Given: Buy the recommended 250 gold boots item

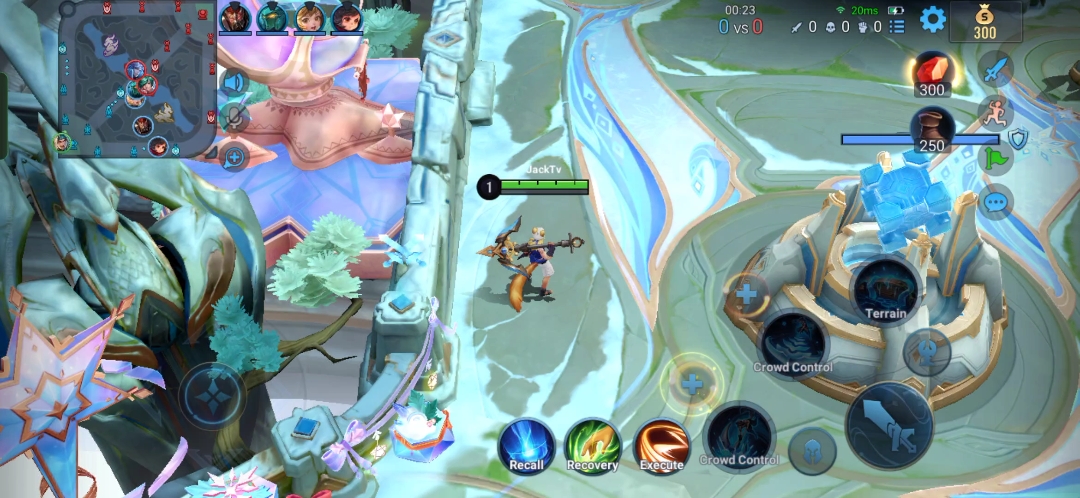Looking at the screenshot, I should coord(932,130).
